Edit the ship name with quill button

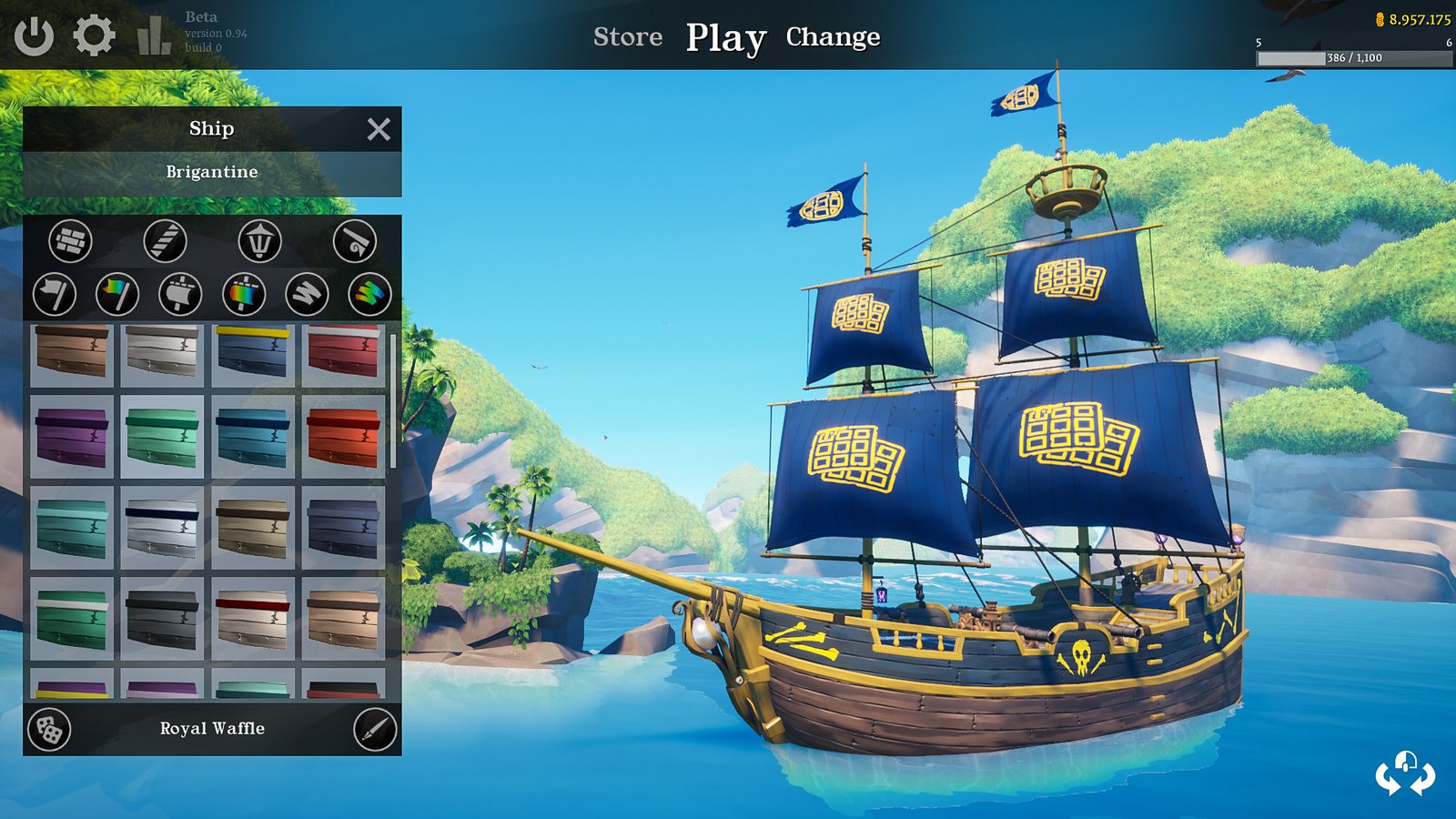tap(375, 729)
